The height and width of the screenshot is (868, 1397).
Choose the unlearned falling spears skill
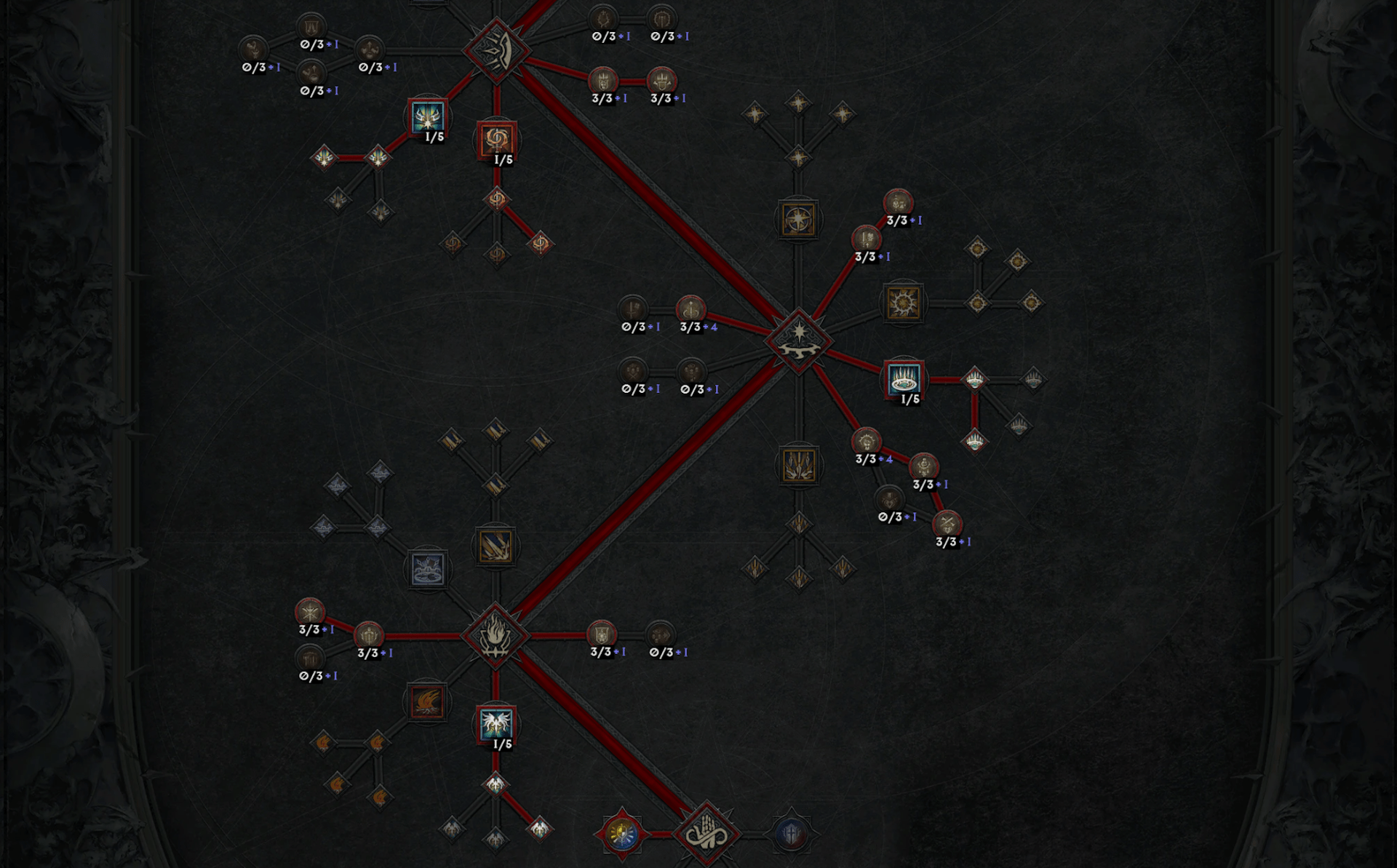tap(798, 465)
